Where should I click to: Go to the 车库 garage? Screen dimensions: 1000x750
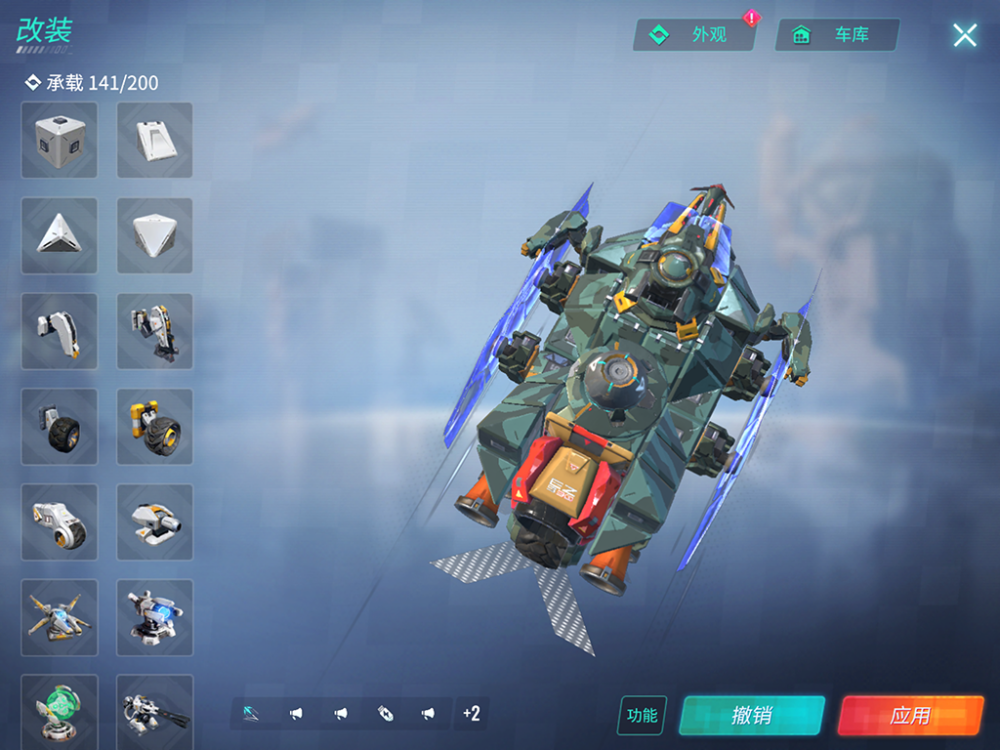coord(837,35)
